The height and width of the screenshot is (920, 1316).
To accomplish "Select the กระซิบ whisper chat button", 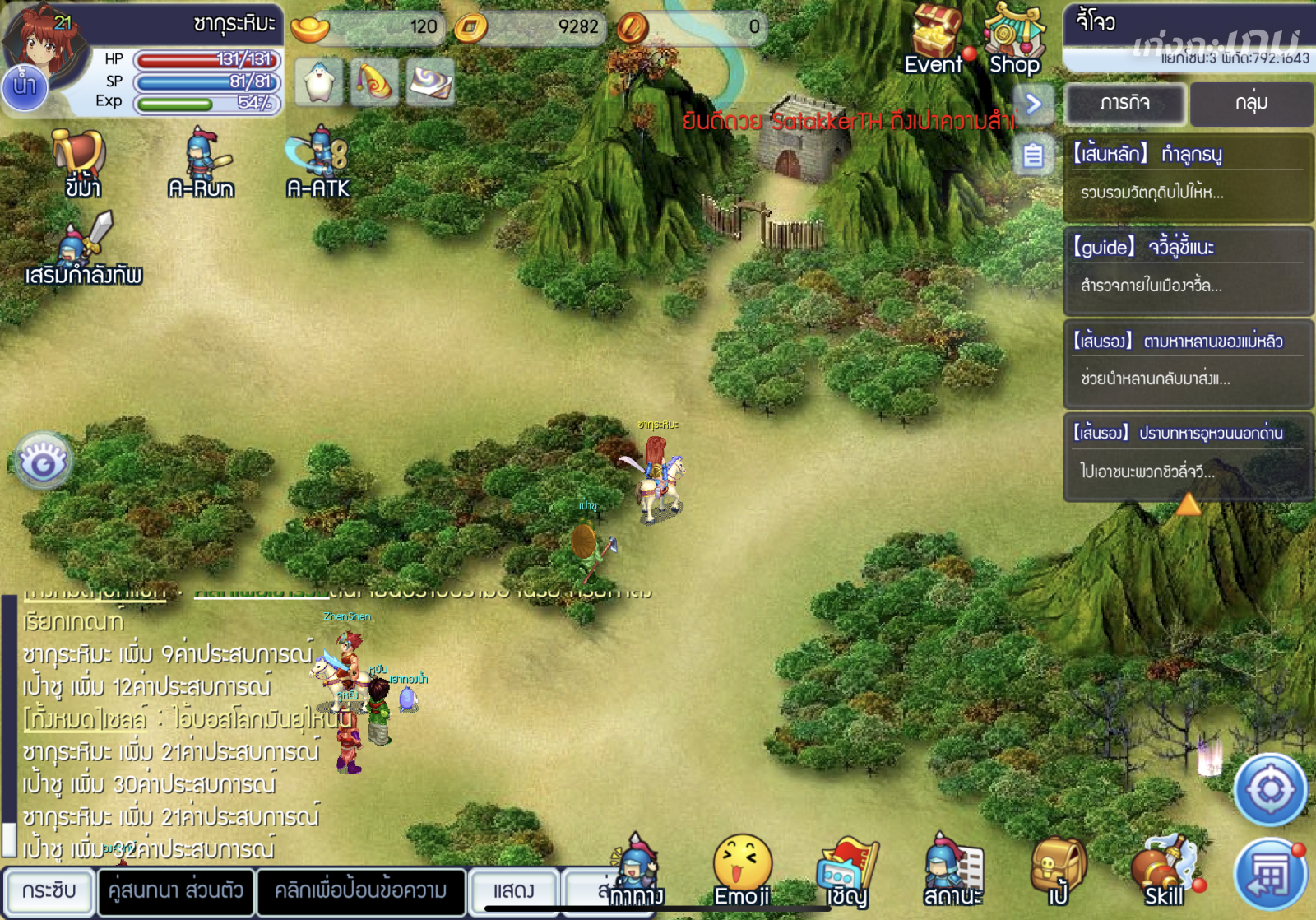I will click(49, 891).
